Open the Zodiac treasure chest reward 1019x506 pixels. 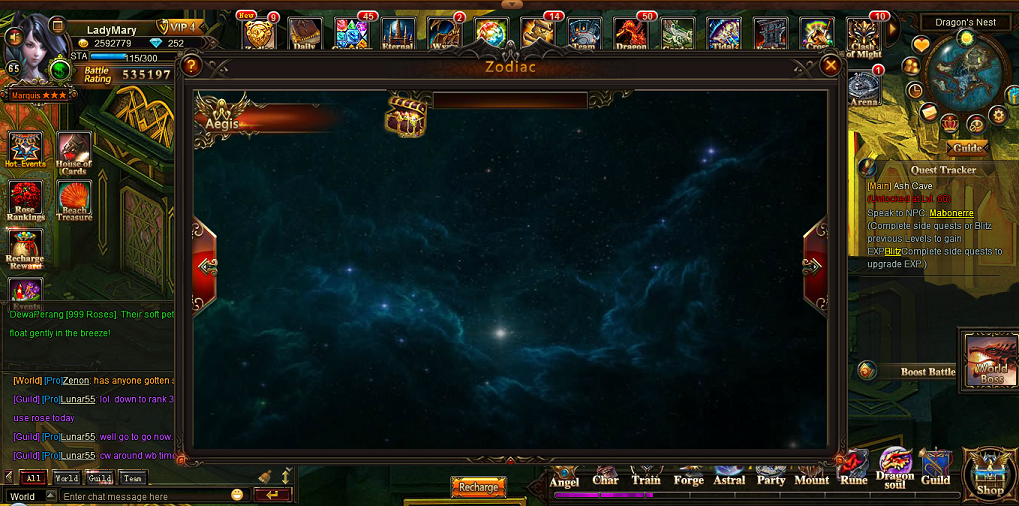(406, 115)
